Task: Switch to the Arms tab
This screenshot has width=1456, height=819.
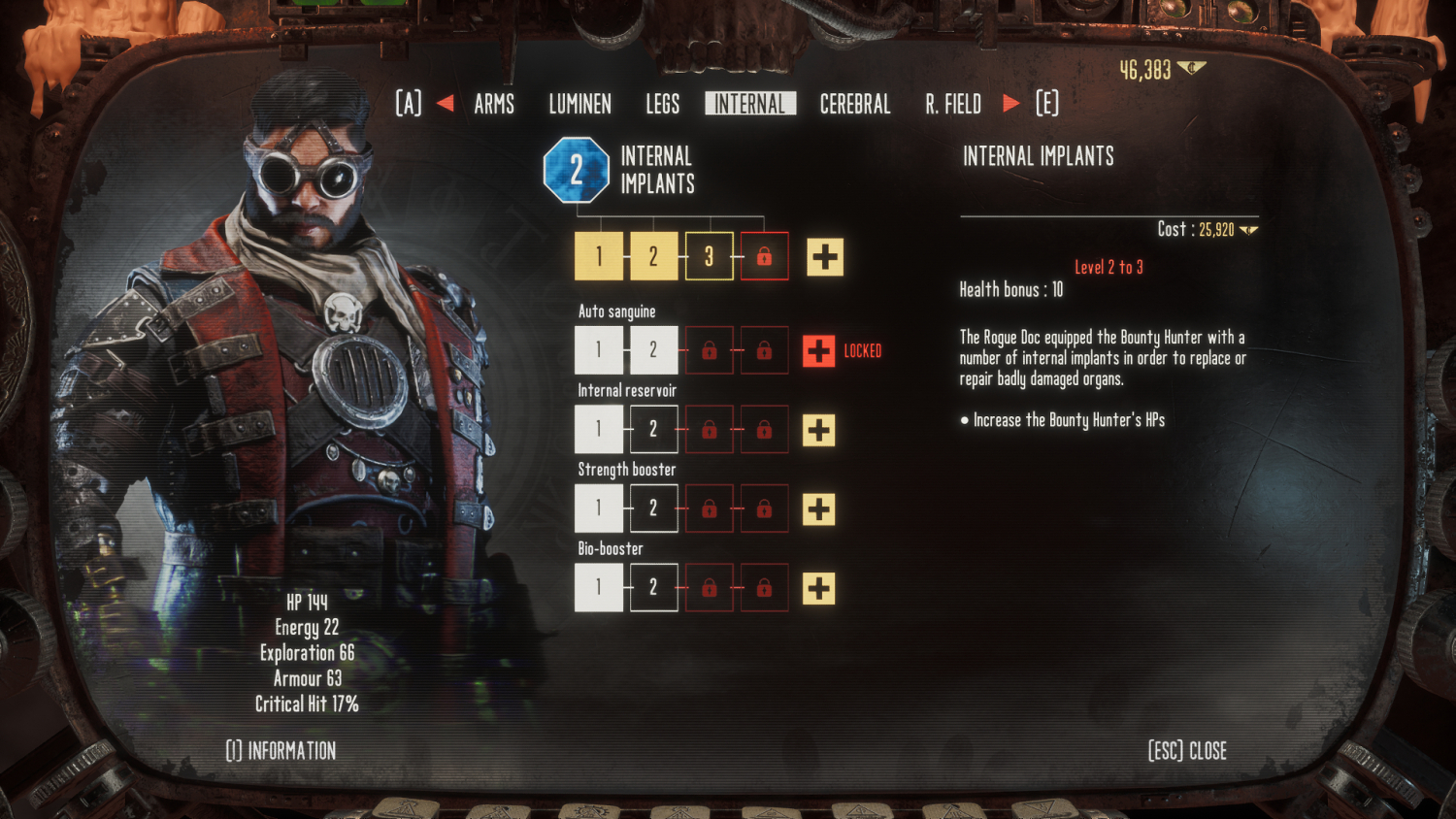Action: 494,104
